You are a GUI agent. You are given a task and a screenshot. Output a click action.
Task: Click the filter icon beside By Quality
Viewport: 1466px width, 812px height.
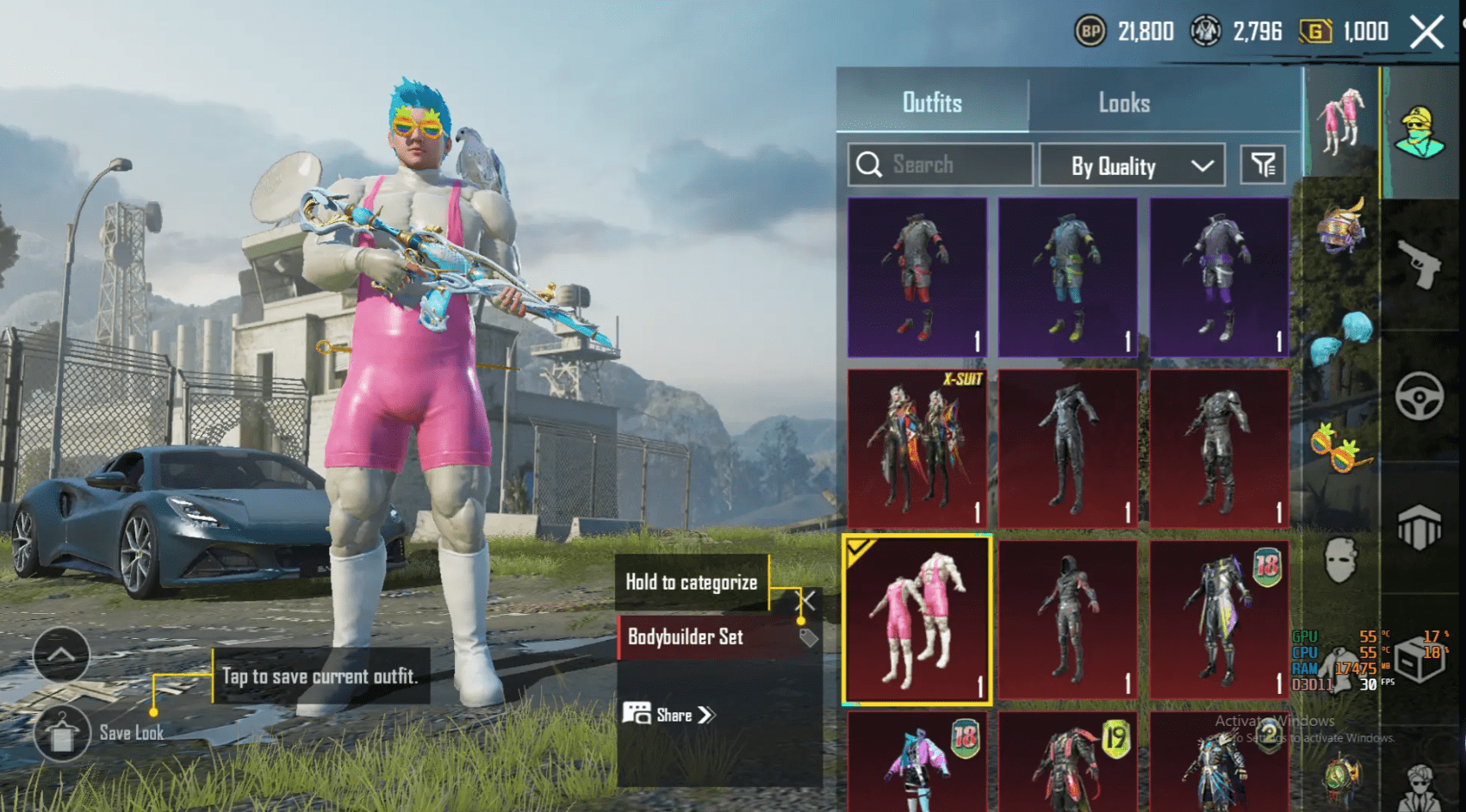coord(1261,165)
